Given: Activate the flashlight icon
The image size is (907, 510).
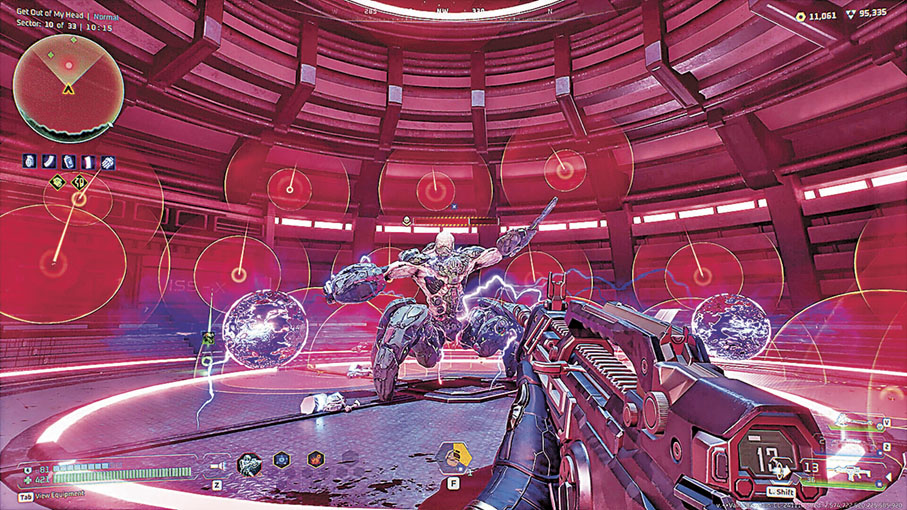Looking at the screenshot, I should 217,465.
